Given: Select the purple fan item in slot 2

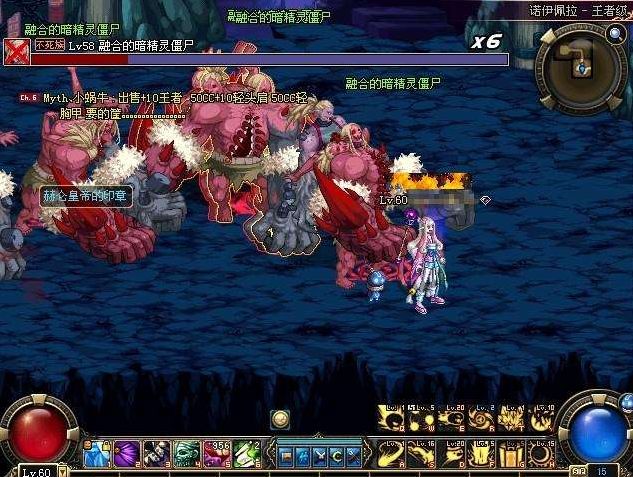Looking at the screenshot, I should click(126, 453).
